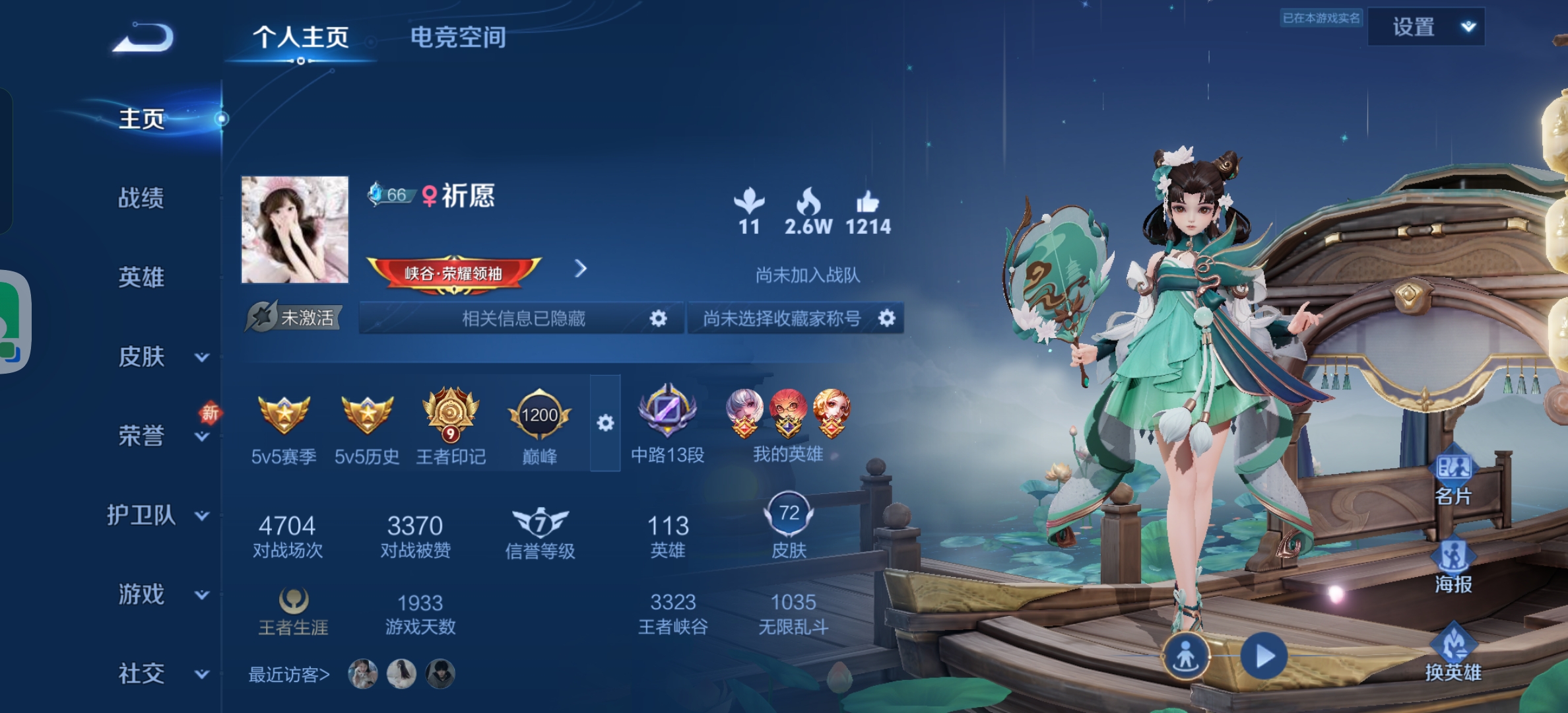The height and width of the screenshot is (713, 1568).
Task: Open gear settings for 相关信息已隐藏
Action: [x=658, y=319]
